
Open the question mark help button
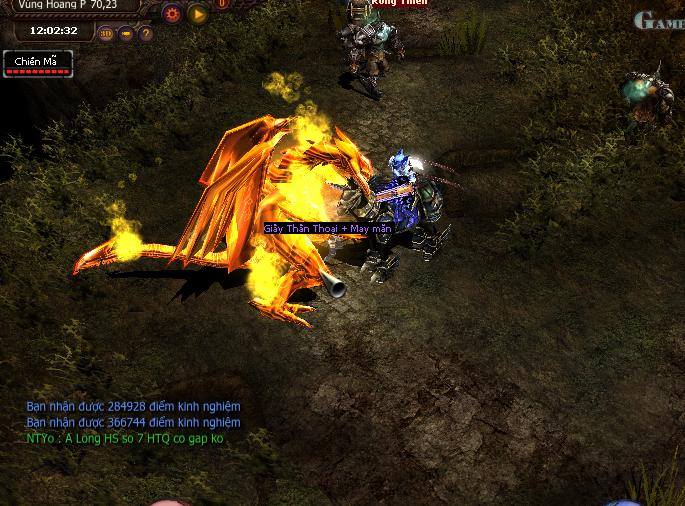coord(146,33)
